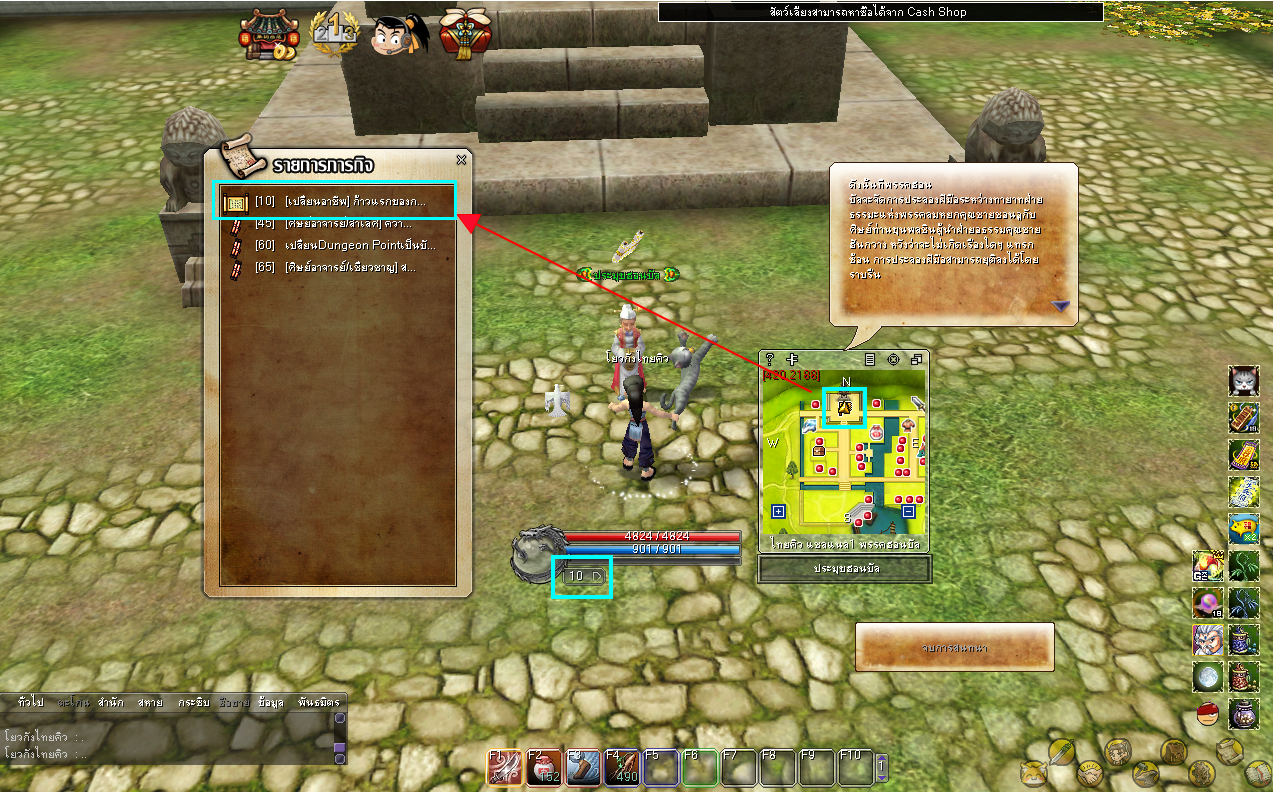1273x792 pixels.
Task: Open the cash shop building icon
Action: [x=262, y=36]
